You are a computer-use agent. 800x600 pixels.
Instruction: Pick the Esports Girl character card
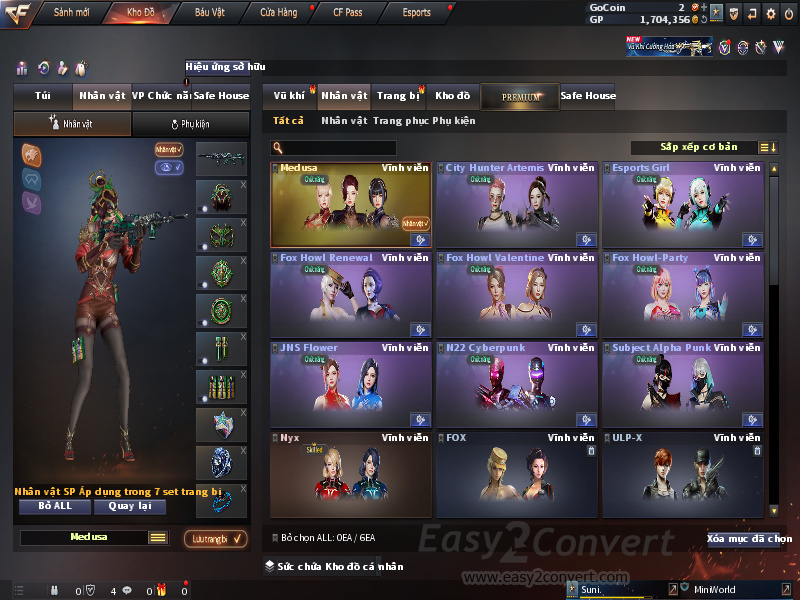[683, 205]
